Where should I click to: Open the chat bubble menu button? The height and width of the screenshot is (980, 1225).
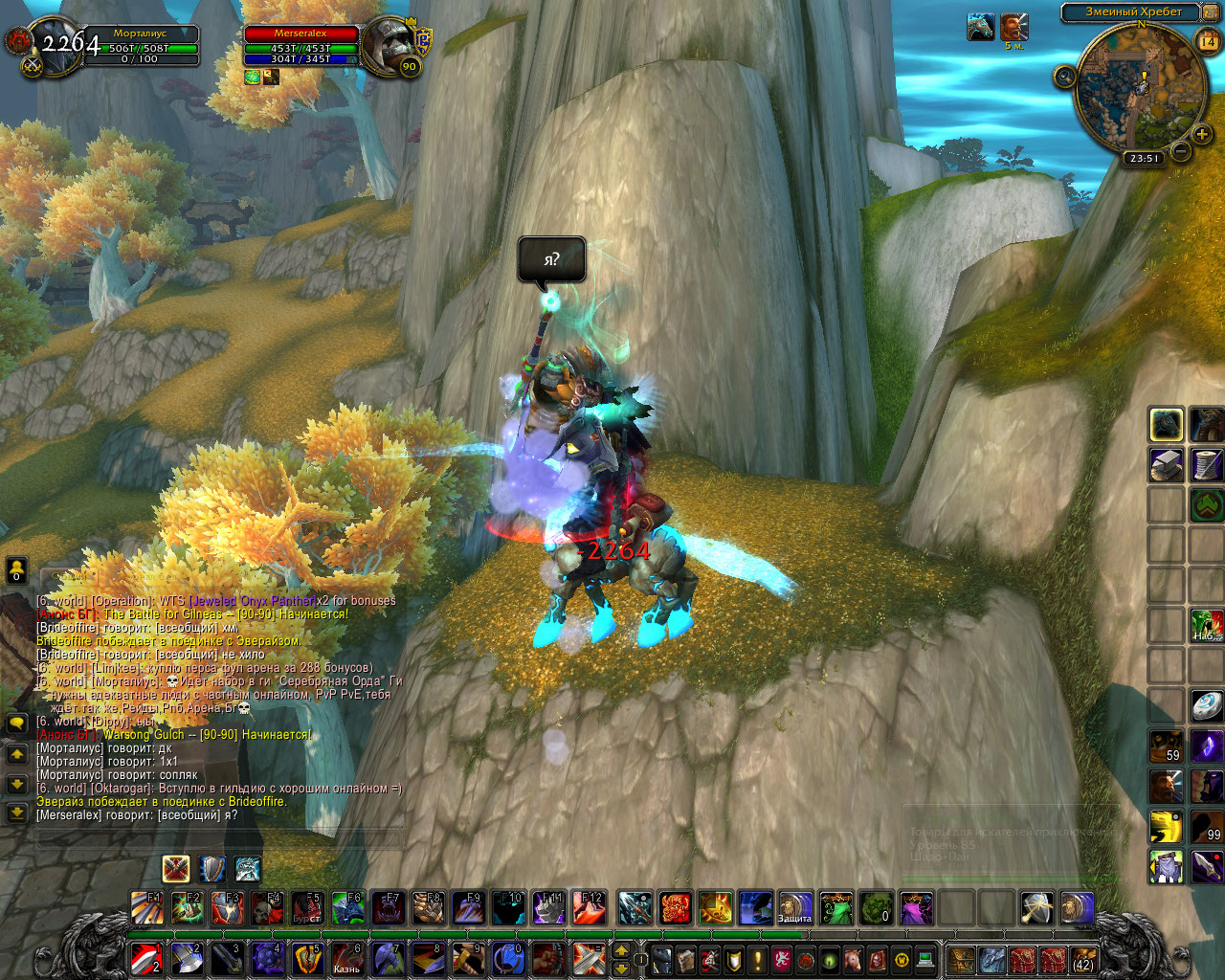(x=16, y=724)
